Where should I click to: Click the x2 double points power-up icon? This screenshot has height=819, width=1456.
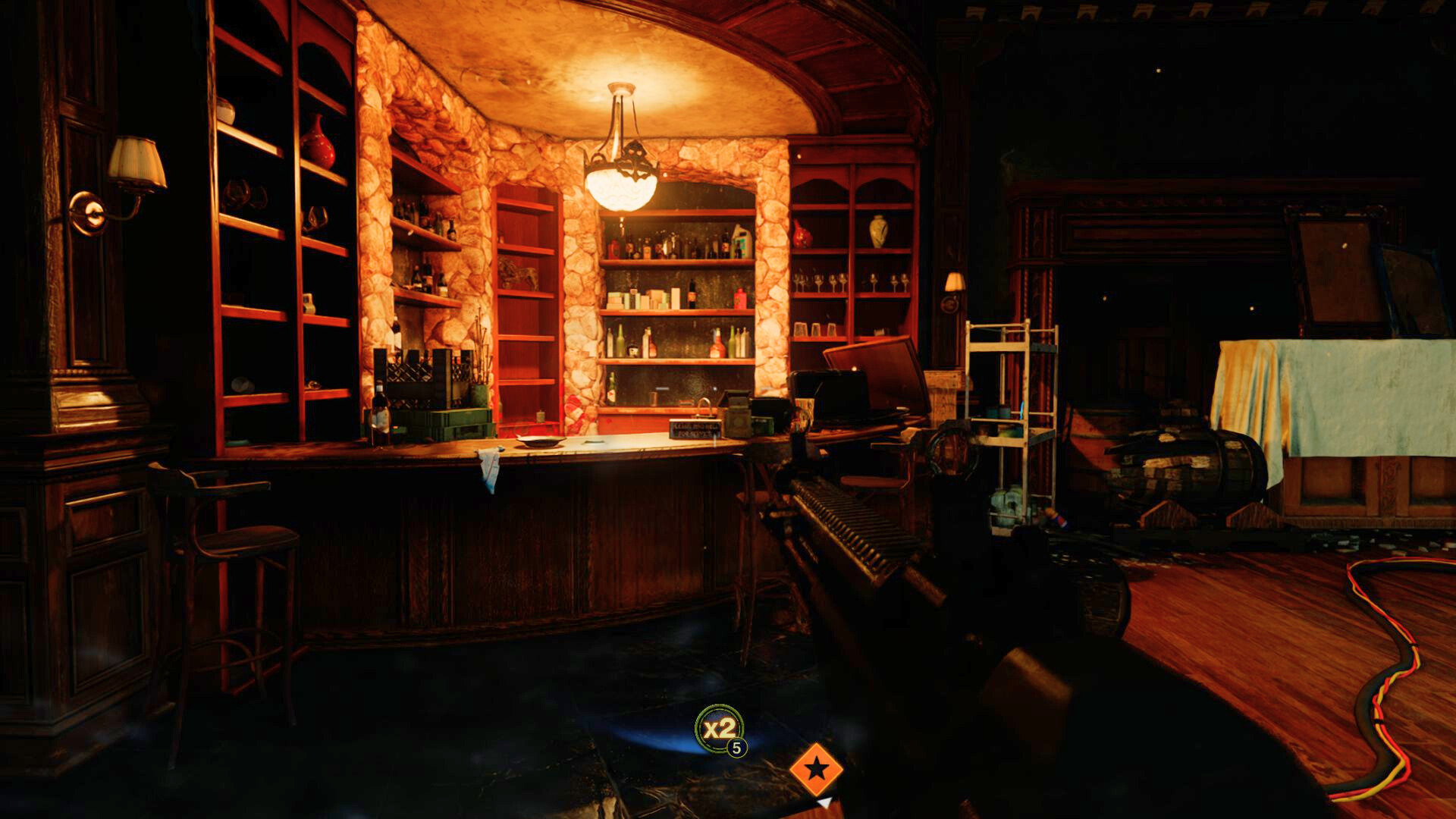pos(719,730)
